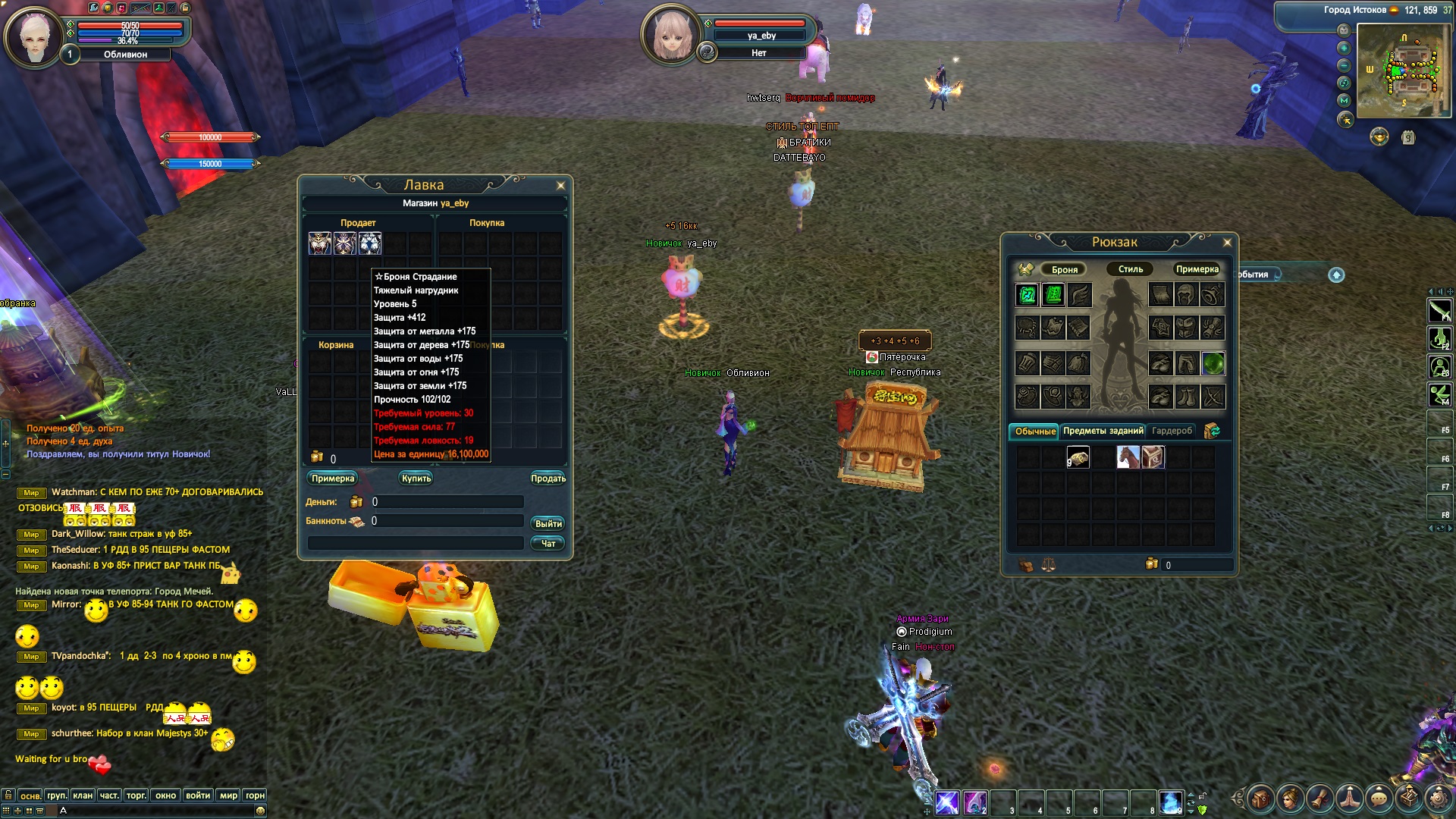Buy the item with the Купить button
Screen dimensions: 1456x819
[416, 479]
